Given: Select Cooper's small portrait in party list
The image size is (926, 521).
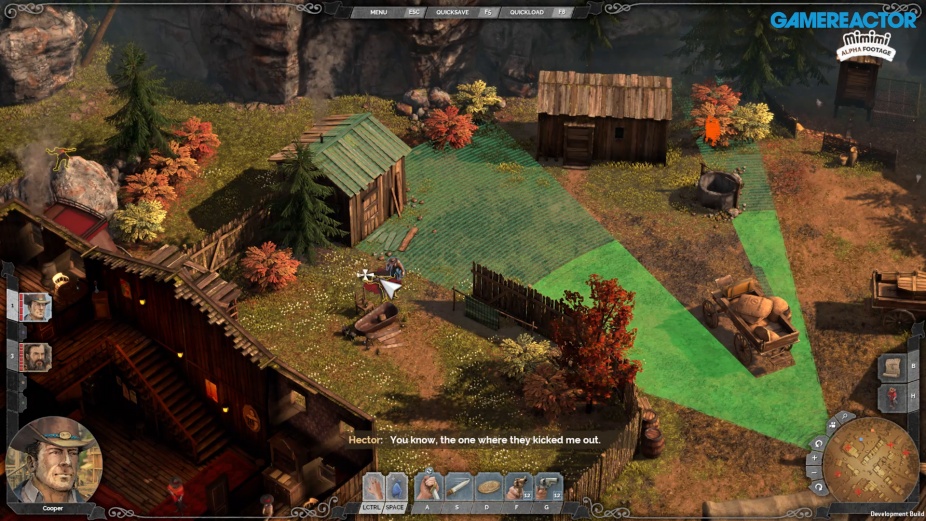Looking at the screenshot, I should tap(37, 307).
